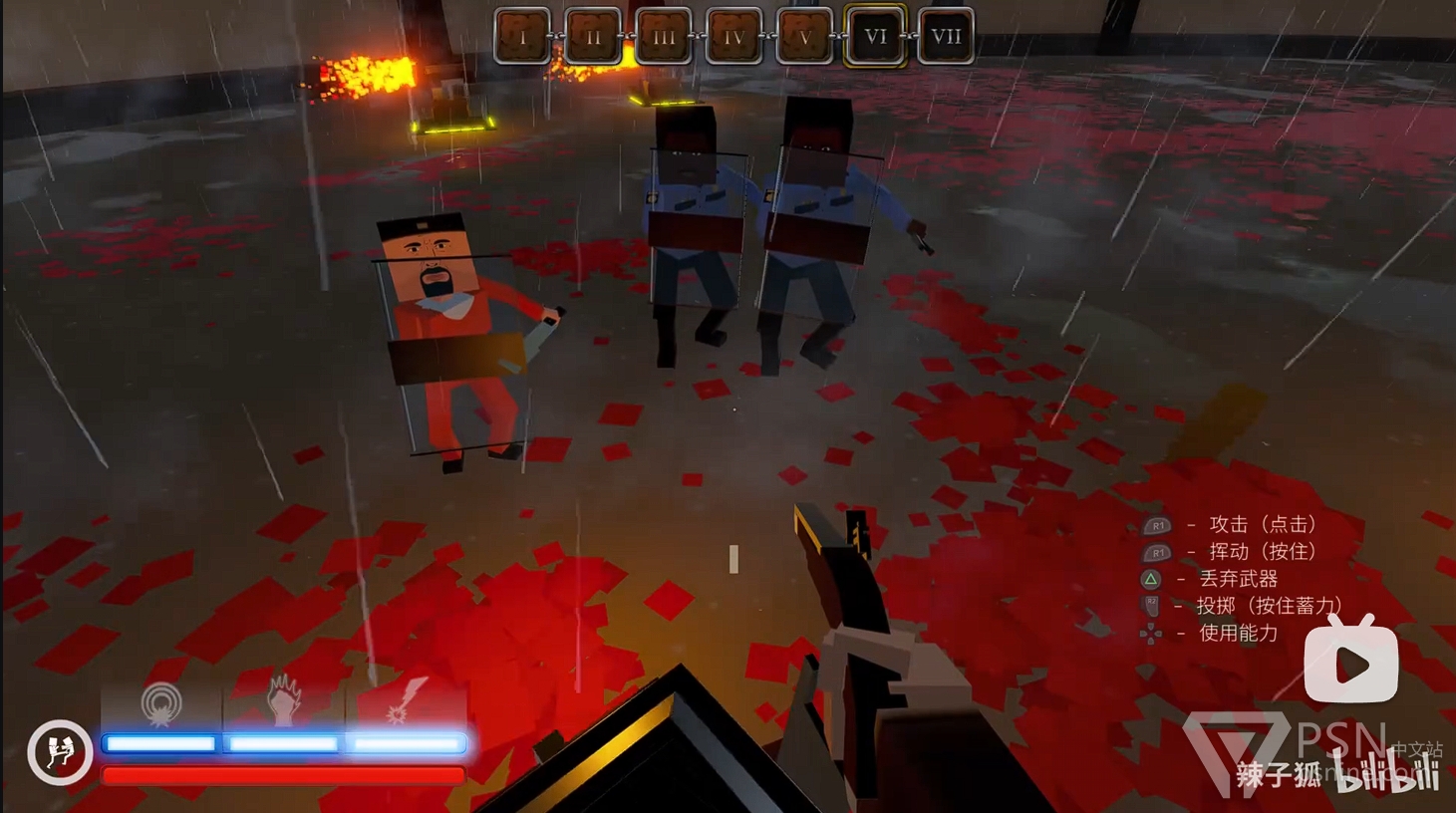Select the wave VII stage tile
Viewport: 1456px width, 813px height.
tap(945, 37)
